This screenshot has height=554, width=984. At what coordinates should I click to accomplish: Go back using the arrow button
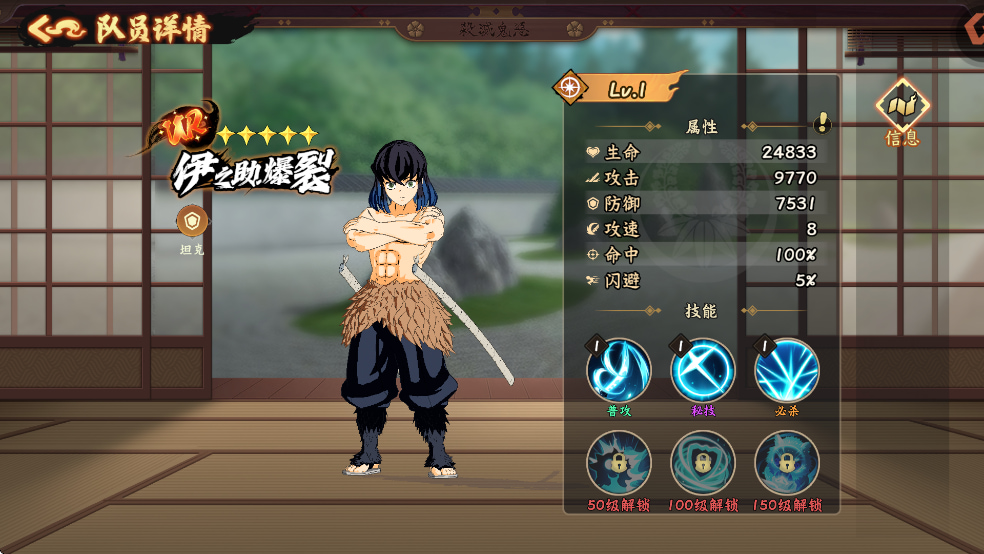pyautogui.click(x=55, y=28)
